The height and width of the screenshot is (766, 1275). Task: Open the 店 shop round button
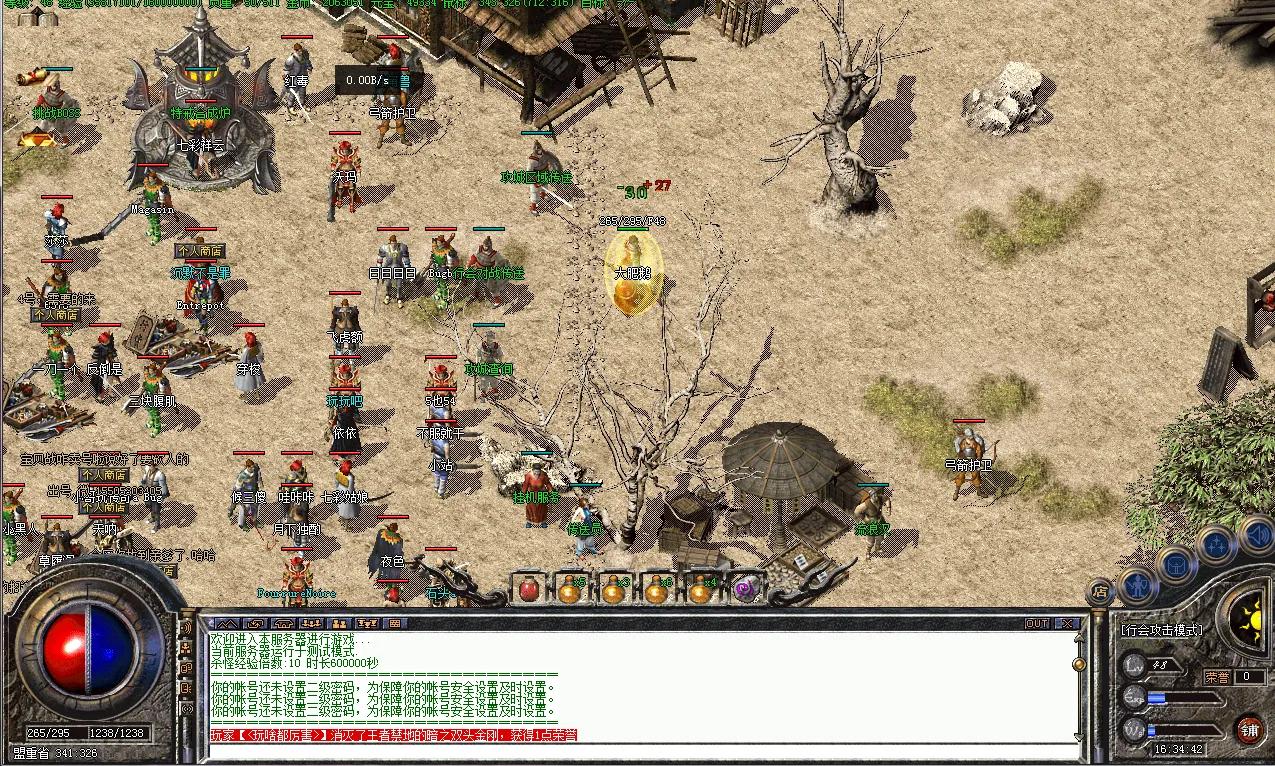1100,591
